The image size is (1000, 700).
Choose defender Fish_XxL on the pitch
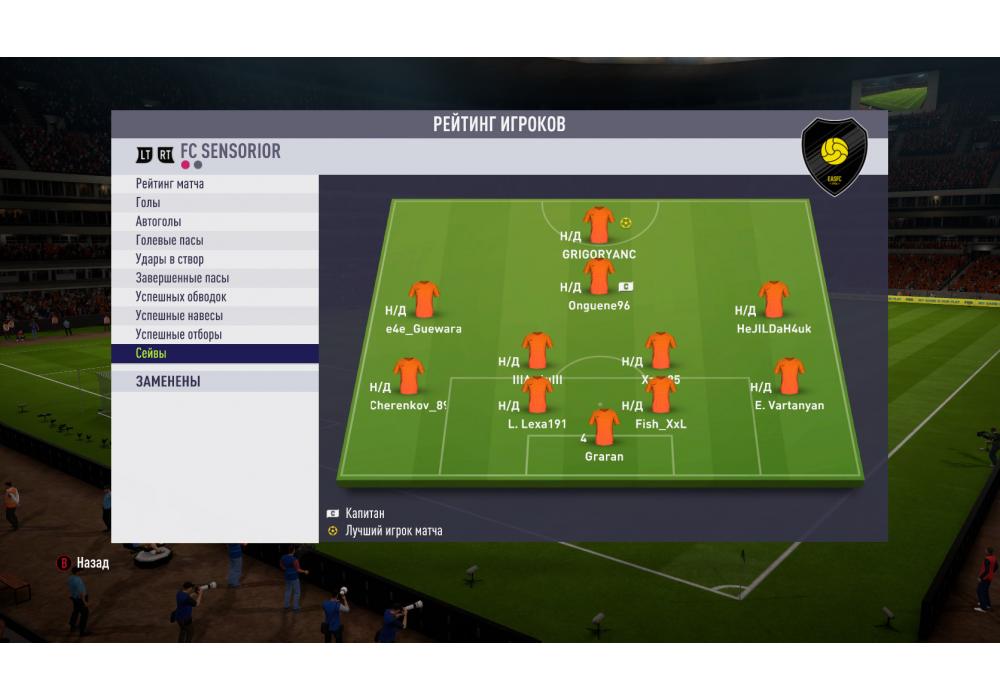coord(661,395)
